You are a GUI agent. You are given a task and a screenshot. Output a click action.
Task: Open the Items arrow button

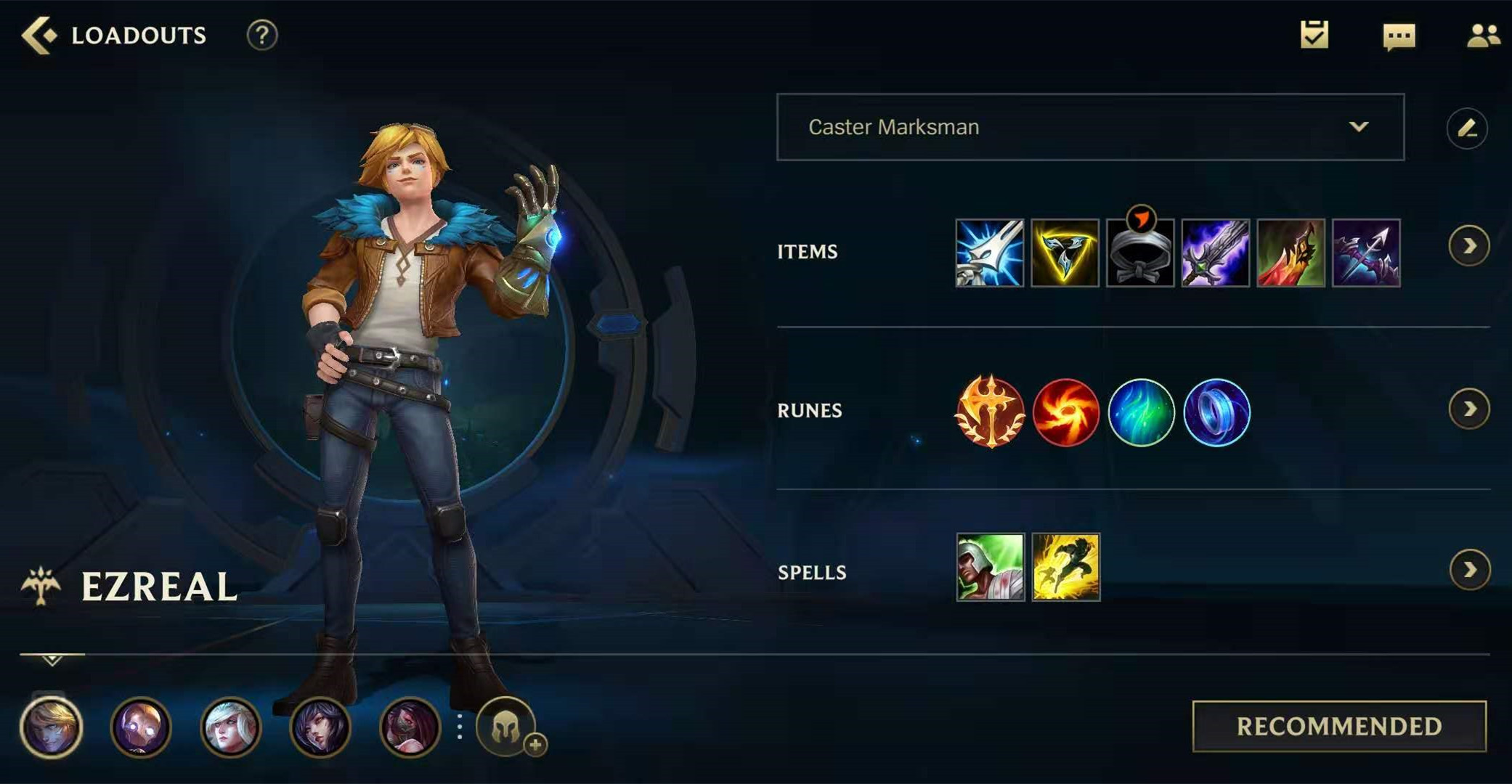[1468, 247]
